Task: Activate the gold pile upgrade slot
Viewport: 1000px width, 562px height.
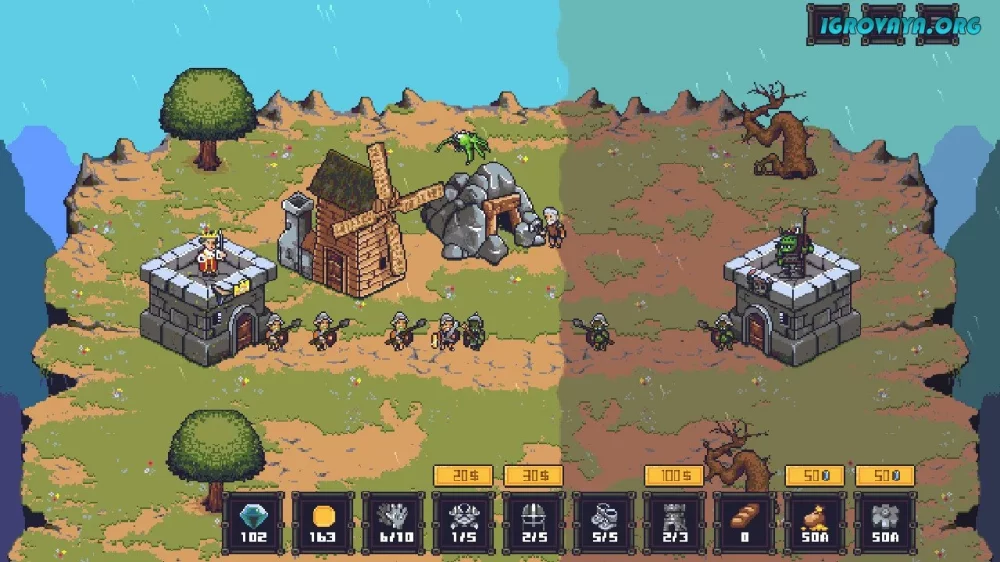Action: point(814,522)
